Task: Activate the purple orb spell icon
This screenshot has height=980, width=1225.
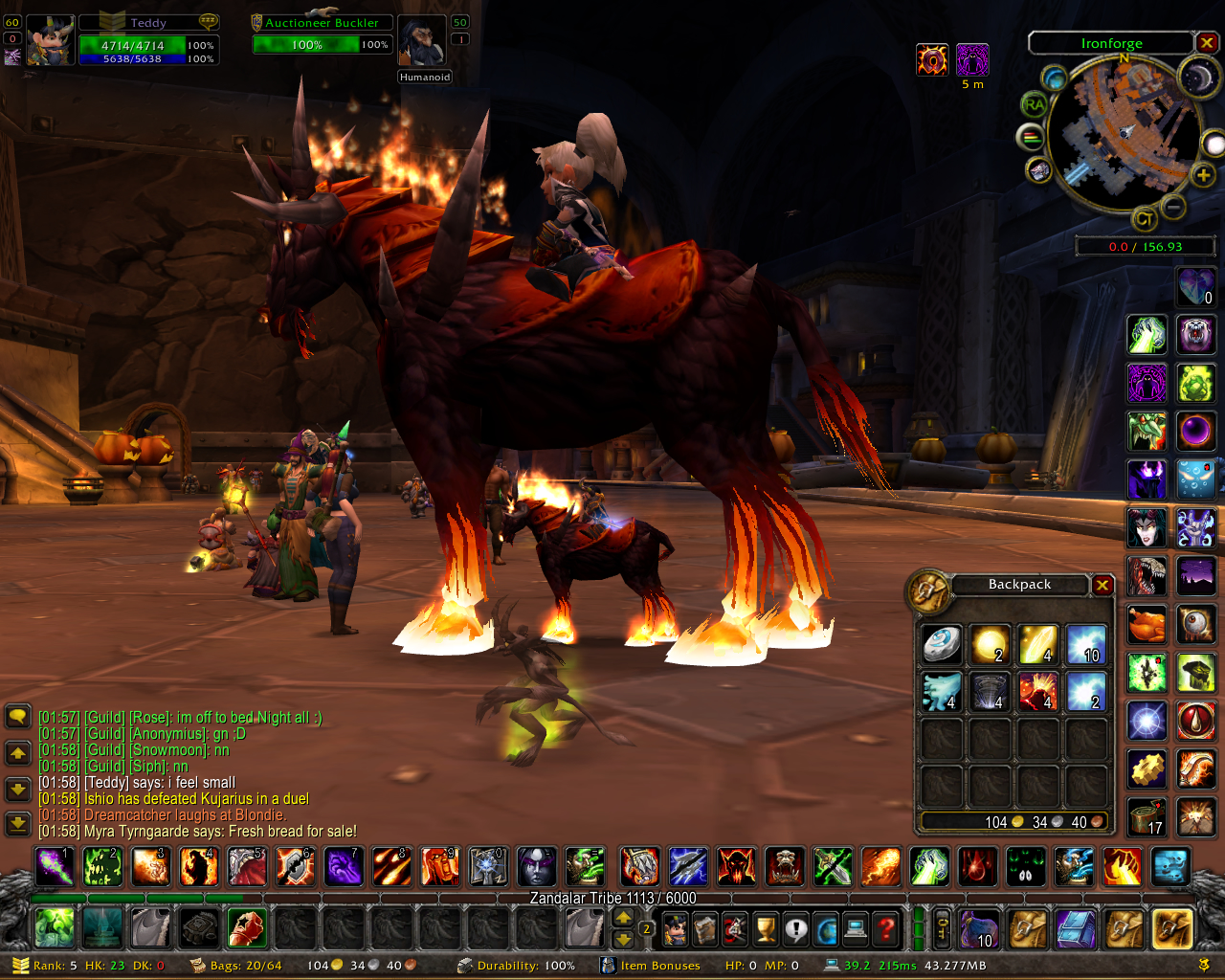Action: click(x=1195, y=431)
